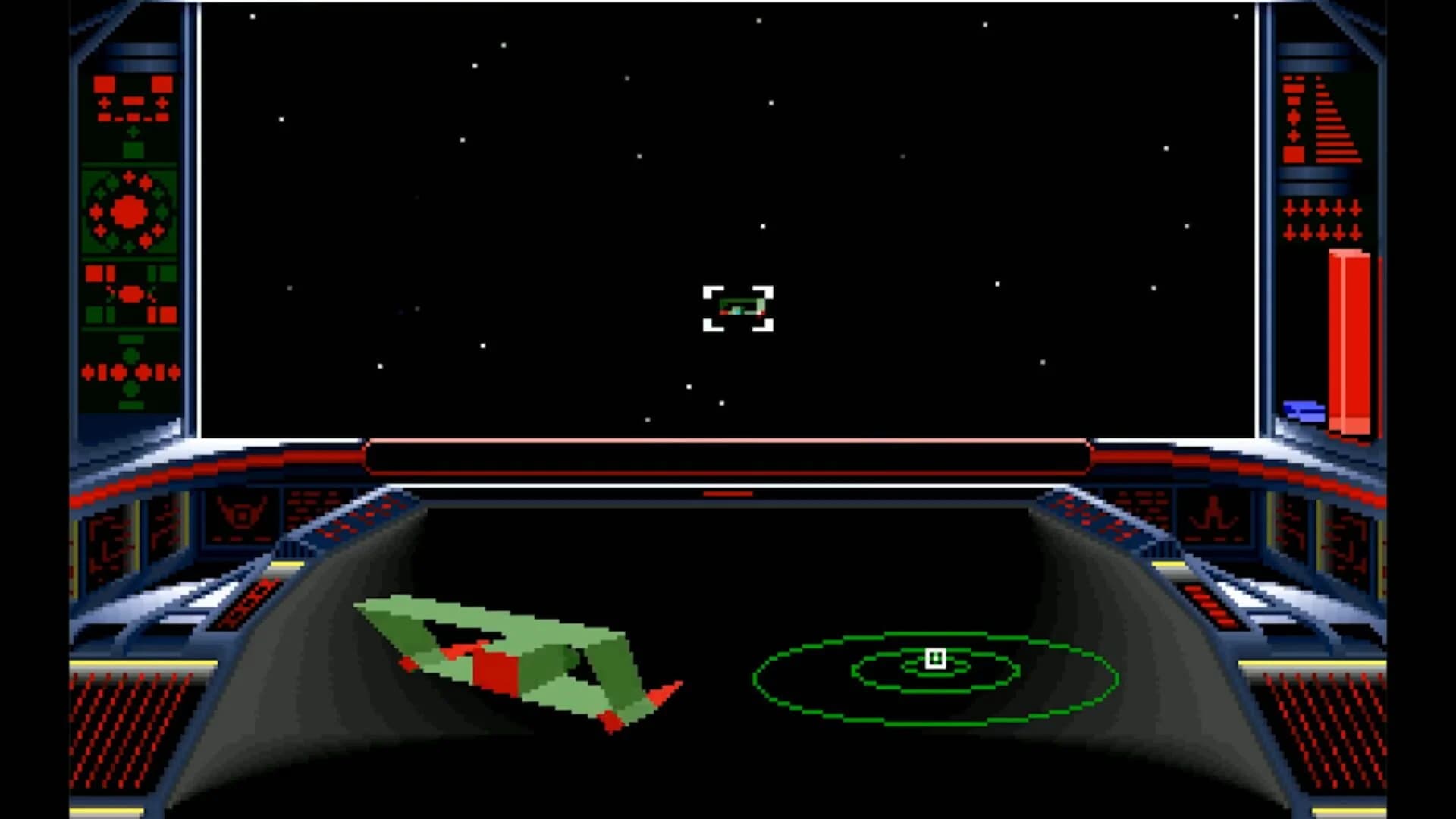
Task: Toggle the blue afterburner indicator light
Action: tap(1302, 411)
